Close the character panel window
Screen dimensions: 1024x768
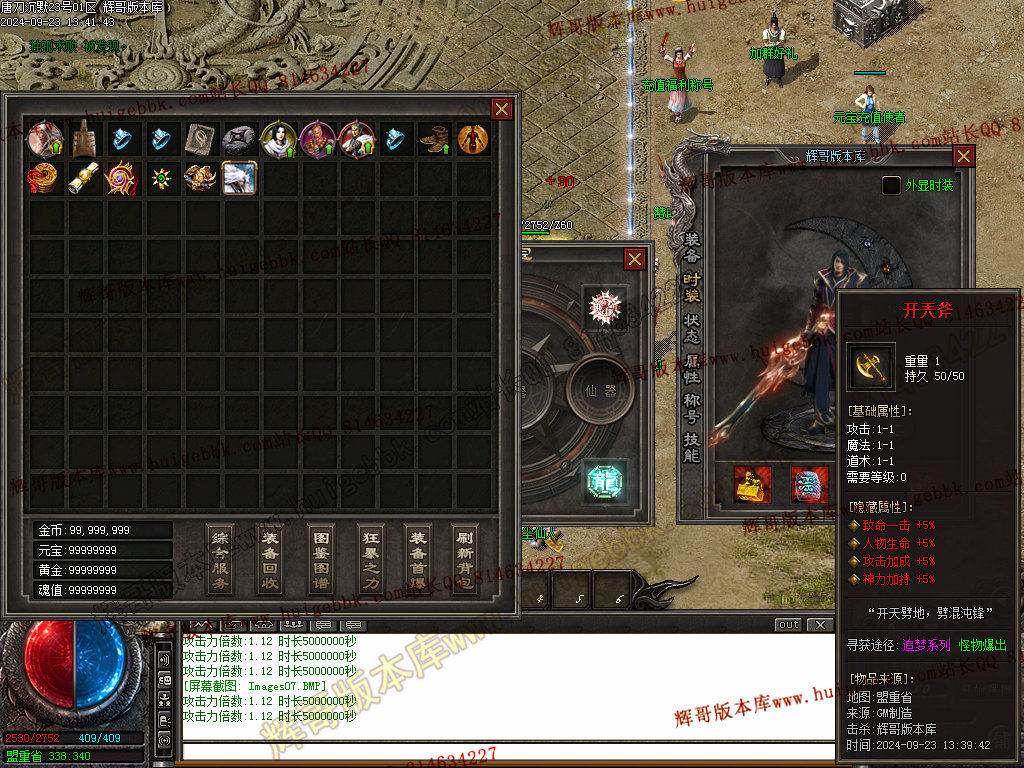[963, 156]
